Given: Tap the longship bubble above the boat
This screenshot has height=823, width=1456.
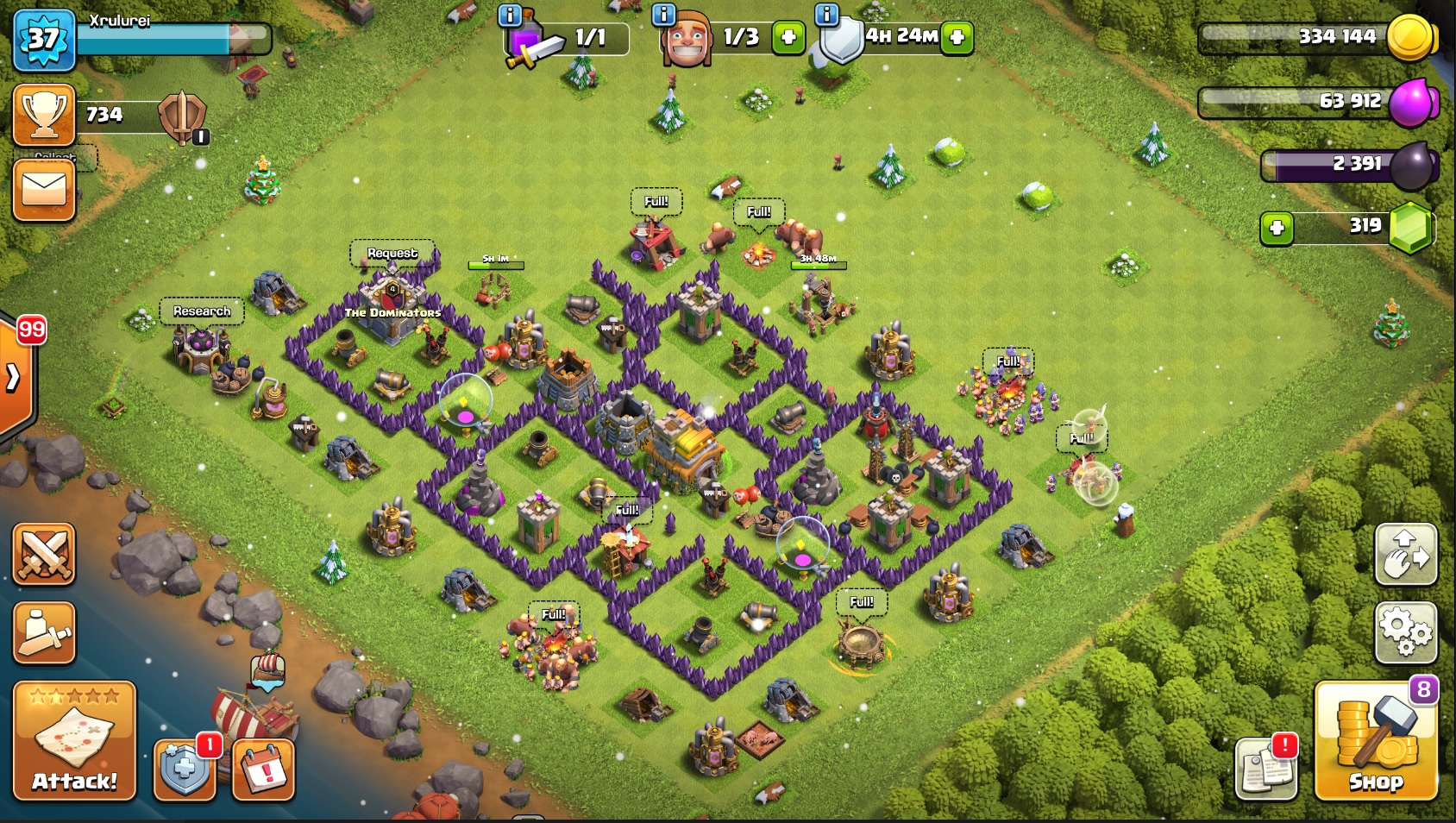Looking at the screenshot, I should point(267,671).
